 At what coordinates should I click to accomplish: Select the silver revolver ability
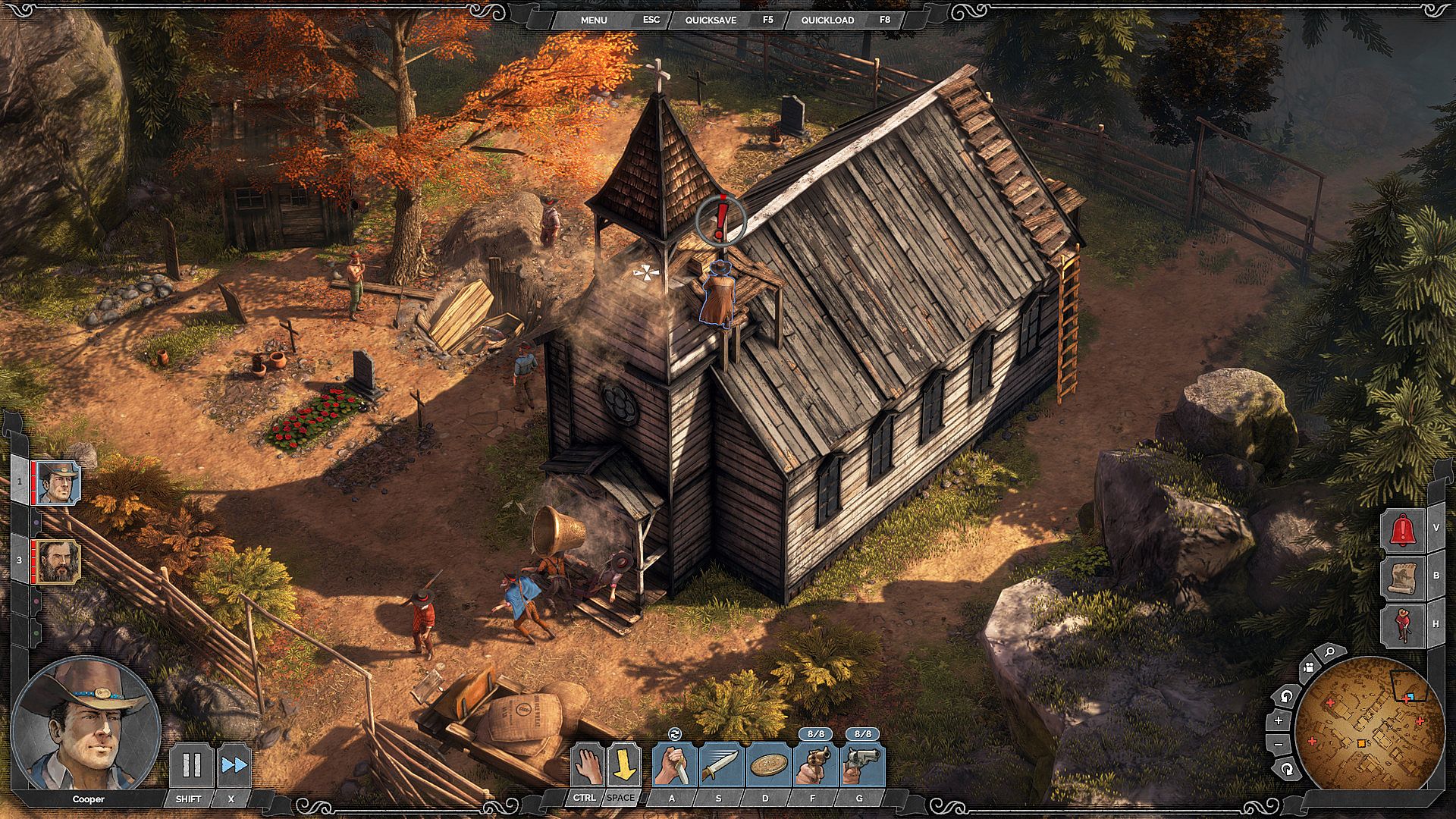862,766
